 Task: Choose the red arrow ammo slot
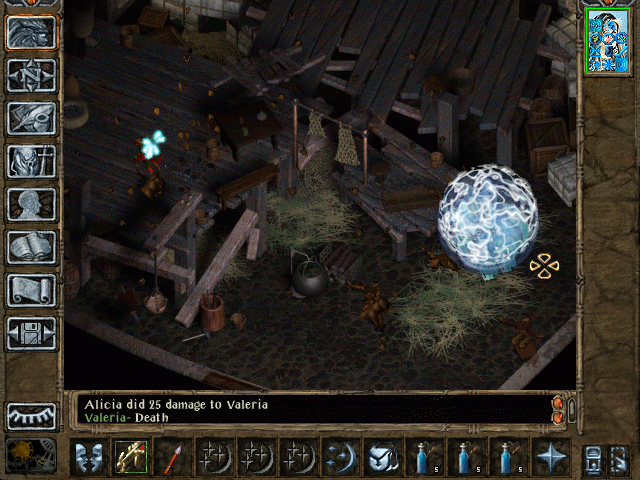(172, 457)
